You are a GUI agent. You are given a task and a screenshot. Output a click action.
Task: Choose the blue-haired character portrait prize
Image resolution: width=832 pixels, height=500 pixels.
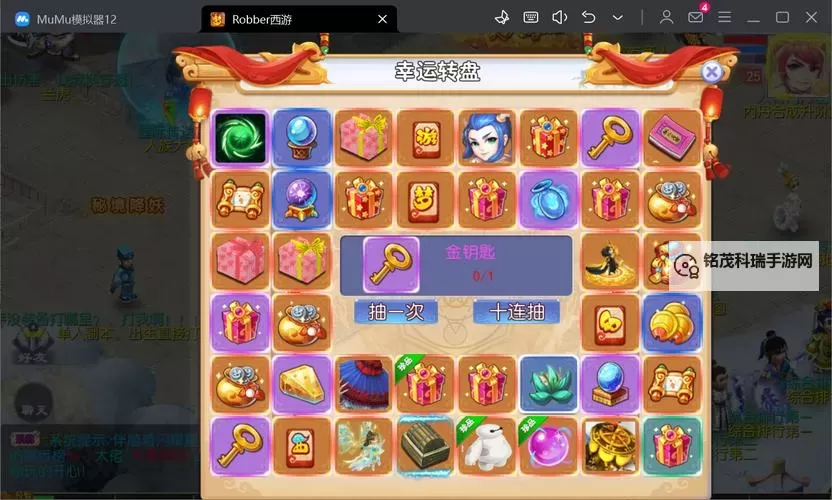[487, 138]
